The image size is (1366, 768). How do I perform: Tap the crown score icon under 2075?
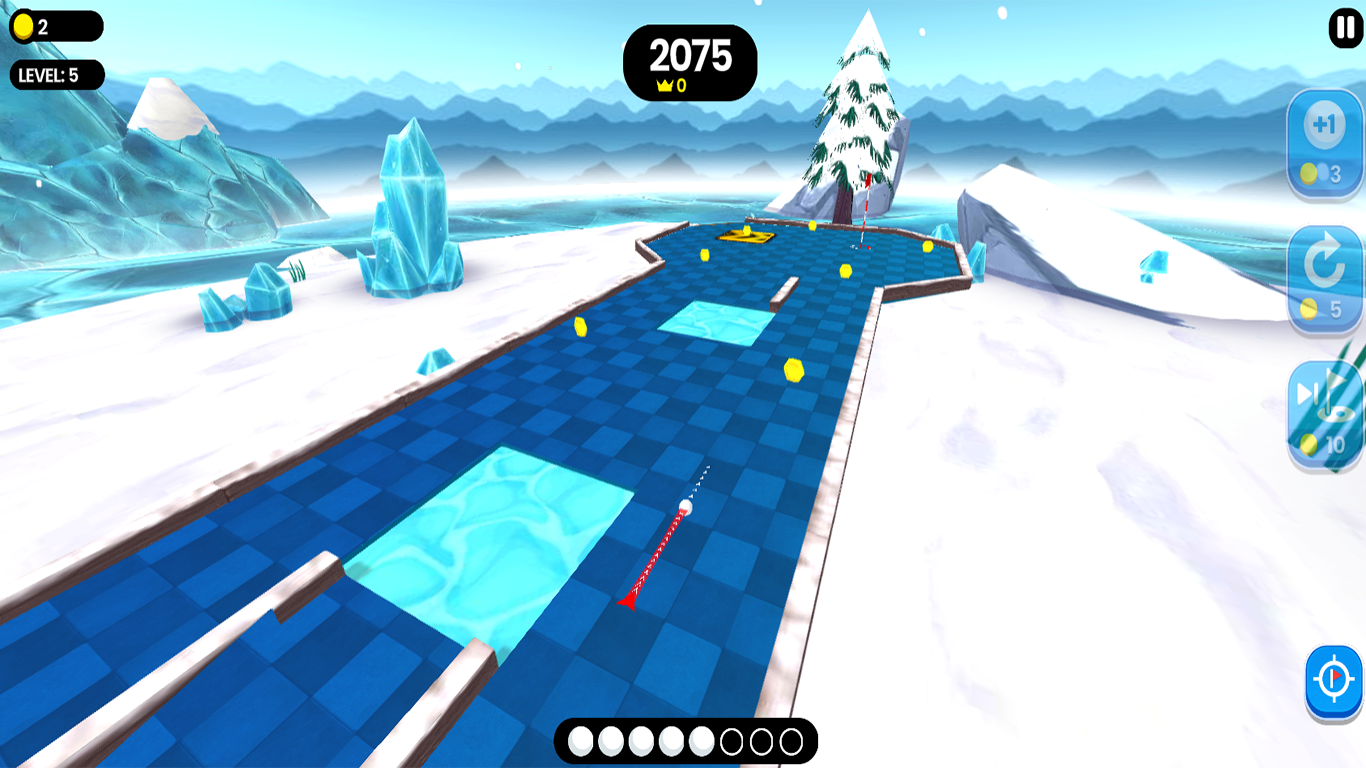click(667, 86)
